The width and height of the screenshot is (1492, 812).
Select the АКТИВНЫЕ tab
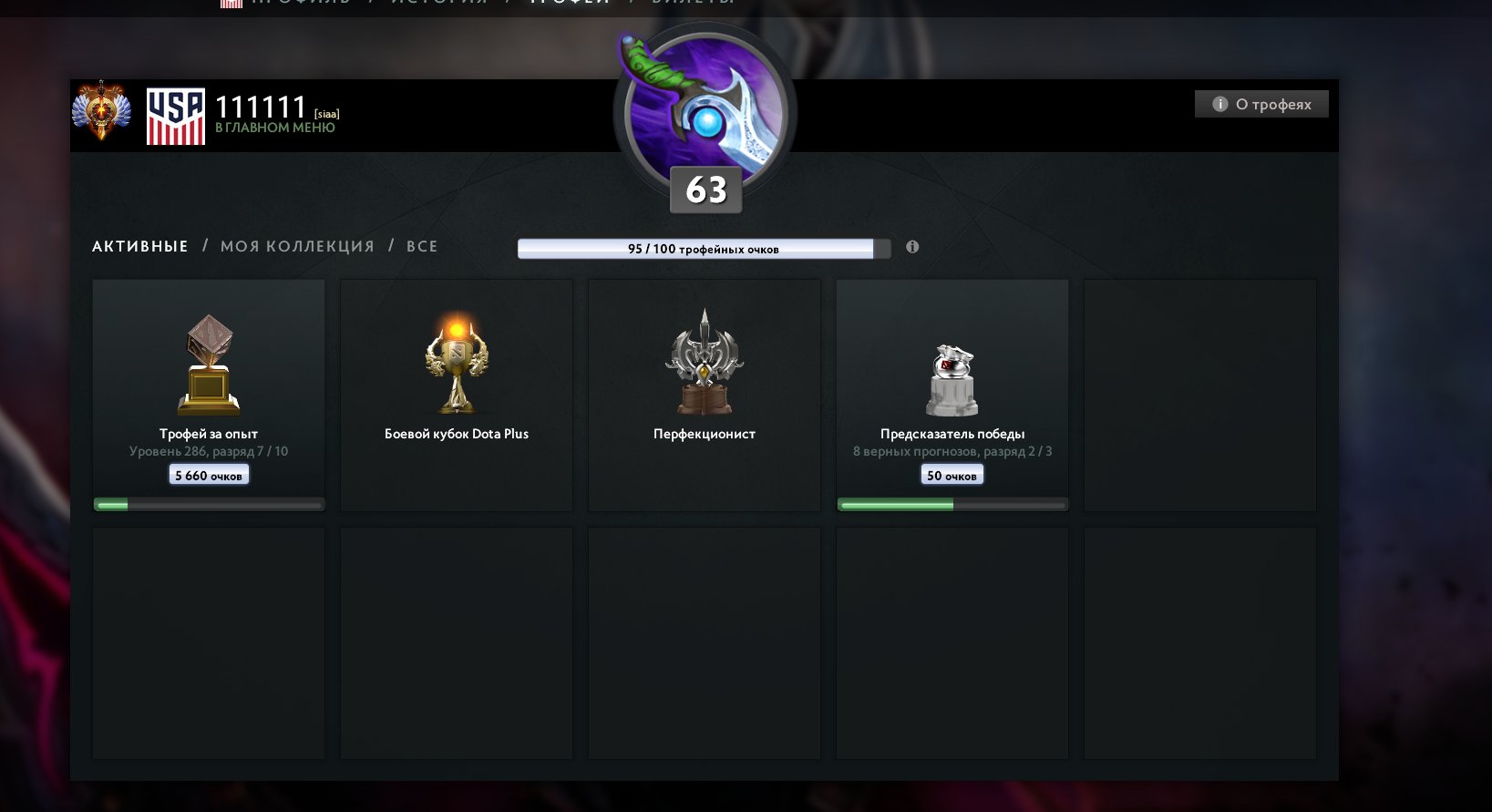139,246
